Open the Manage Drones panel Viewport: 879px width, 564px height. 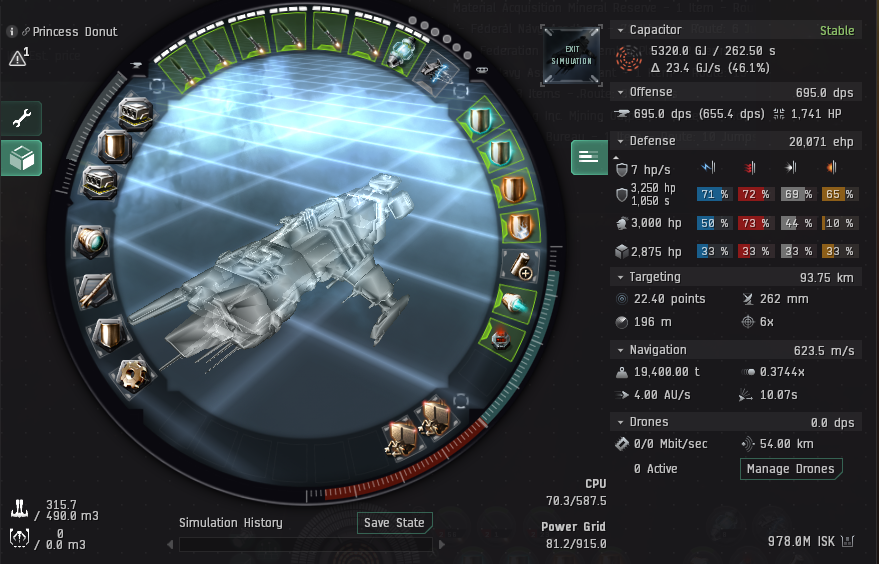pyautogui.click(x=791, y=468)
